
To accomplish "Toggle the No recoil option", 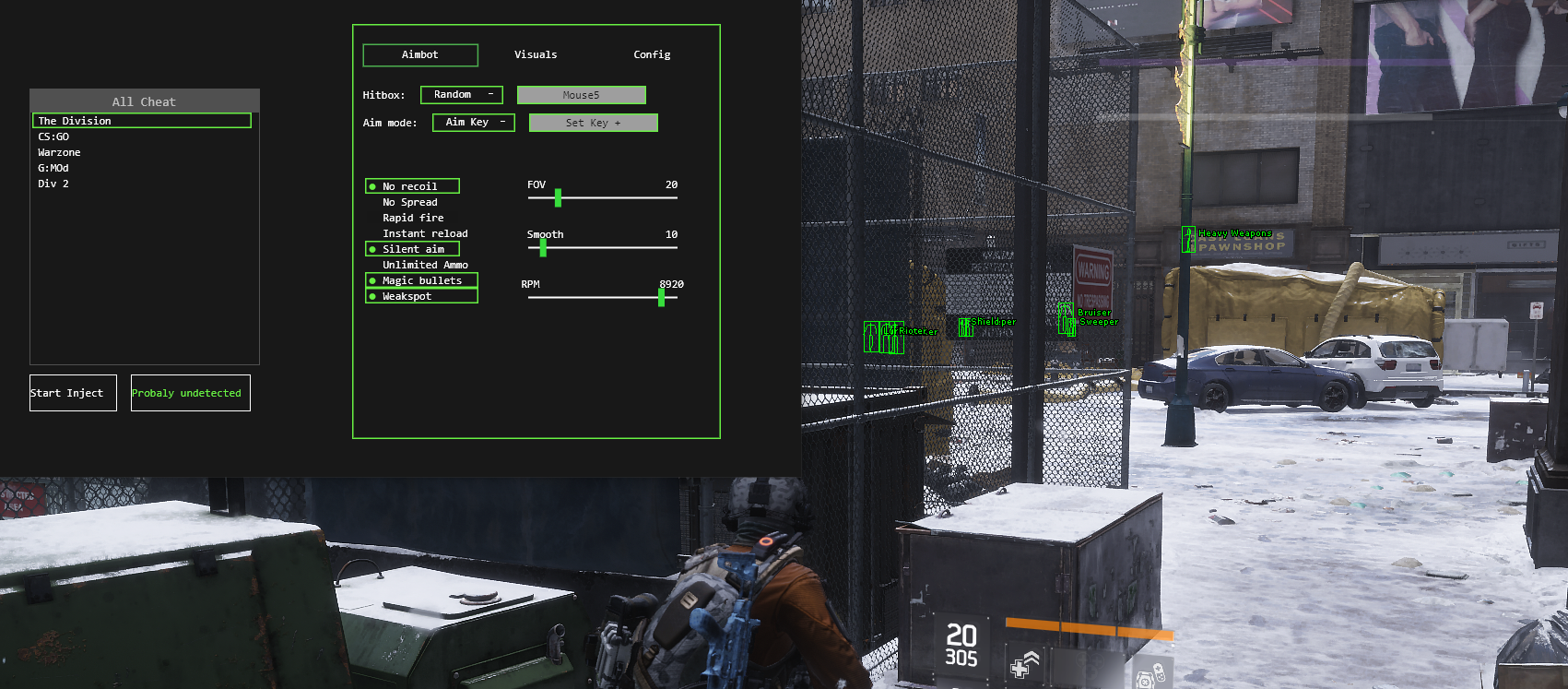I will [412, 186].
